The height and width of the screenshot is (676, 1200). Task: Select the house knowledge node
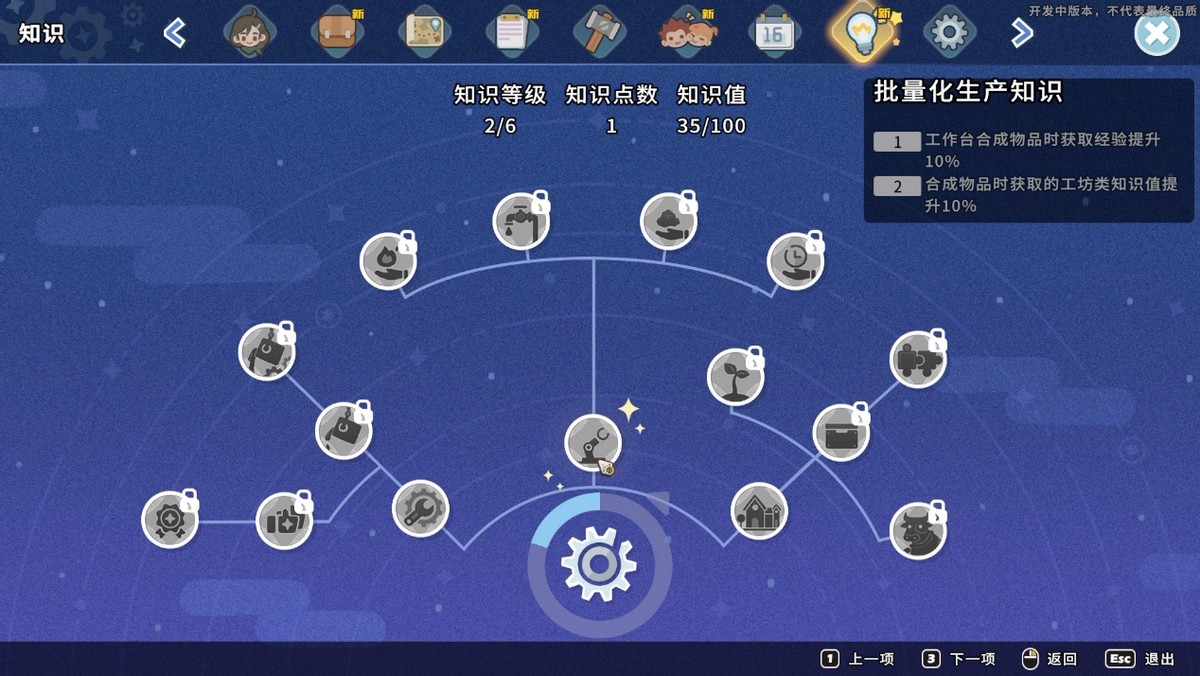pyautogui.click(x=759, y=511)
